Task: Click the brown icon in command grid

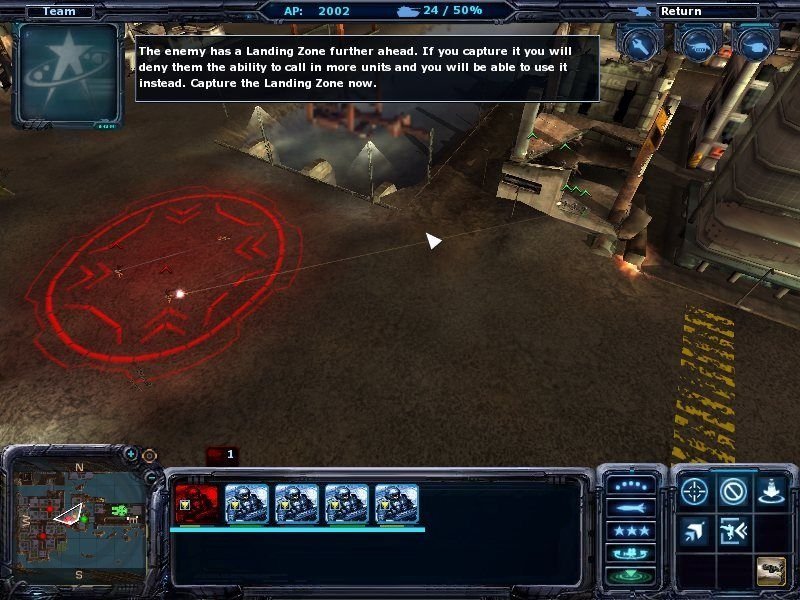Action: click(770, 570)
